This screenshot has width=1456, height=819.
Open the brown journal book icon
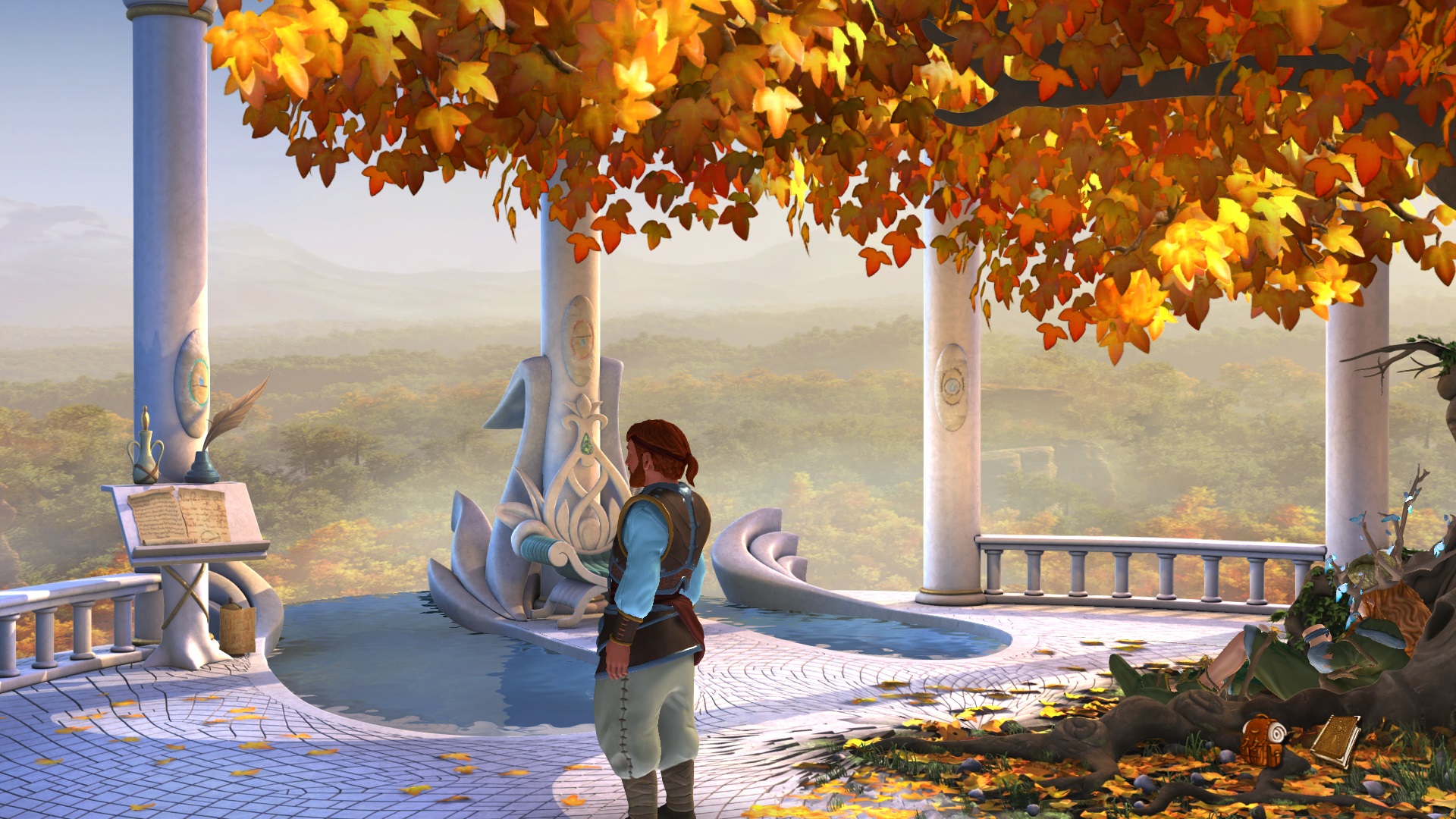pos(1335,739)
